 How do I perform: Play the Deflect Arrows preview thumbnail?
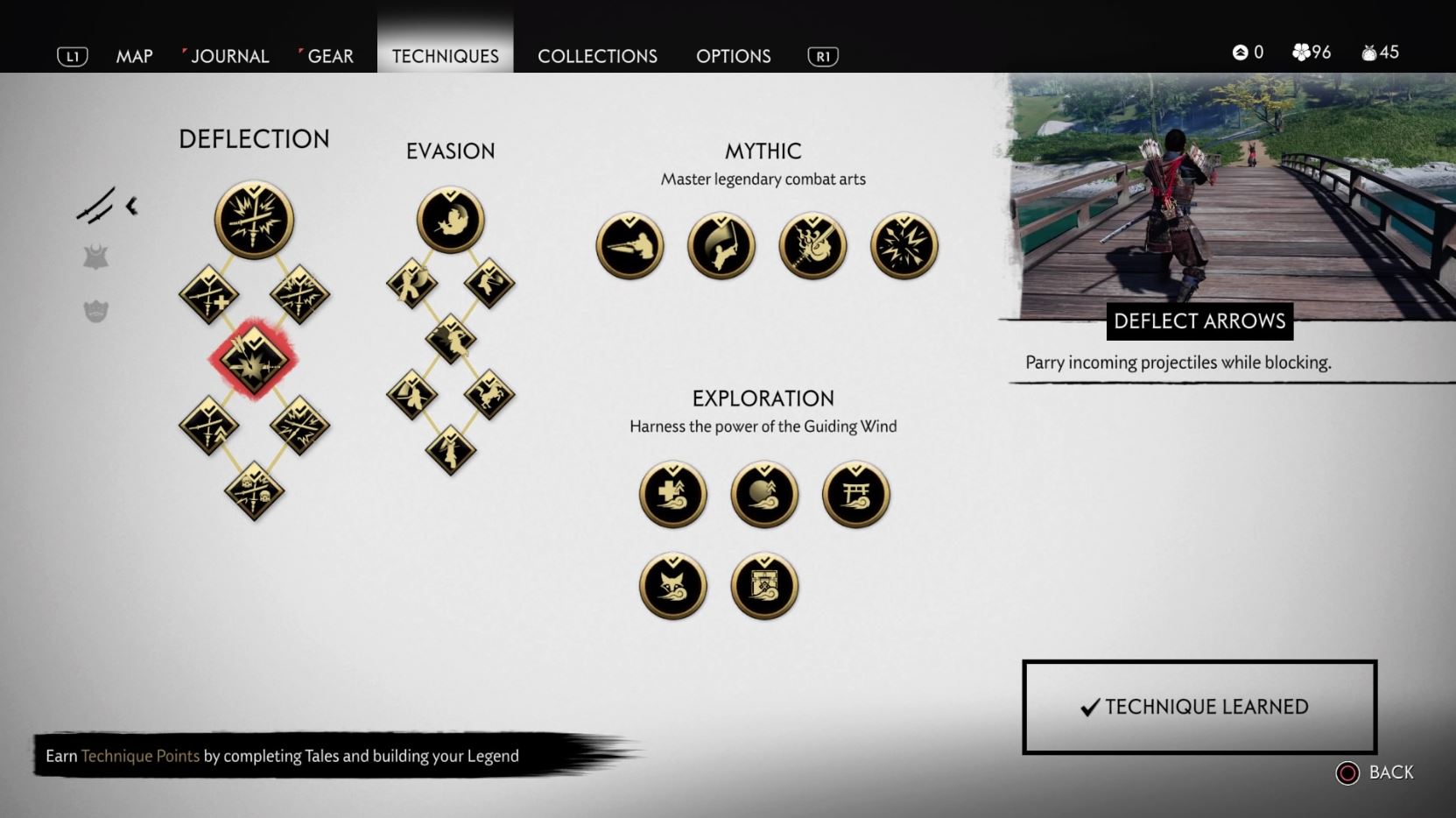click(1230, 197)
